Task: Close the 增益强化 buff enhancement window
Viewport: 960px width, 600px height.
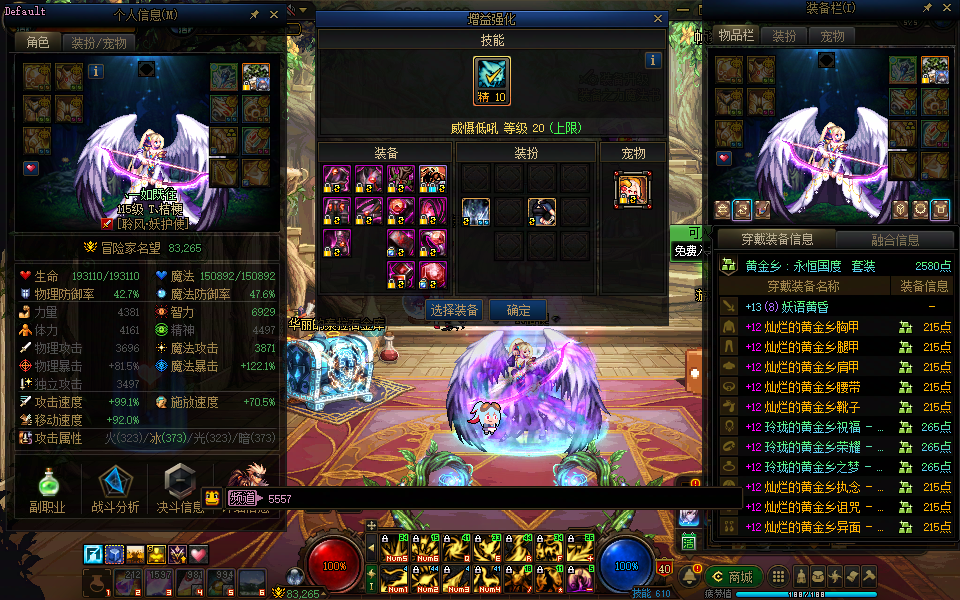Action: [658, 18]
